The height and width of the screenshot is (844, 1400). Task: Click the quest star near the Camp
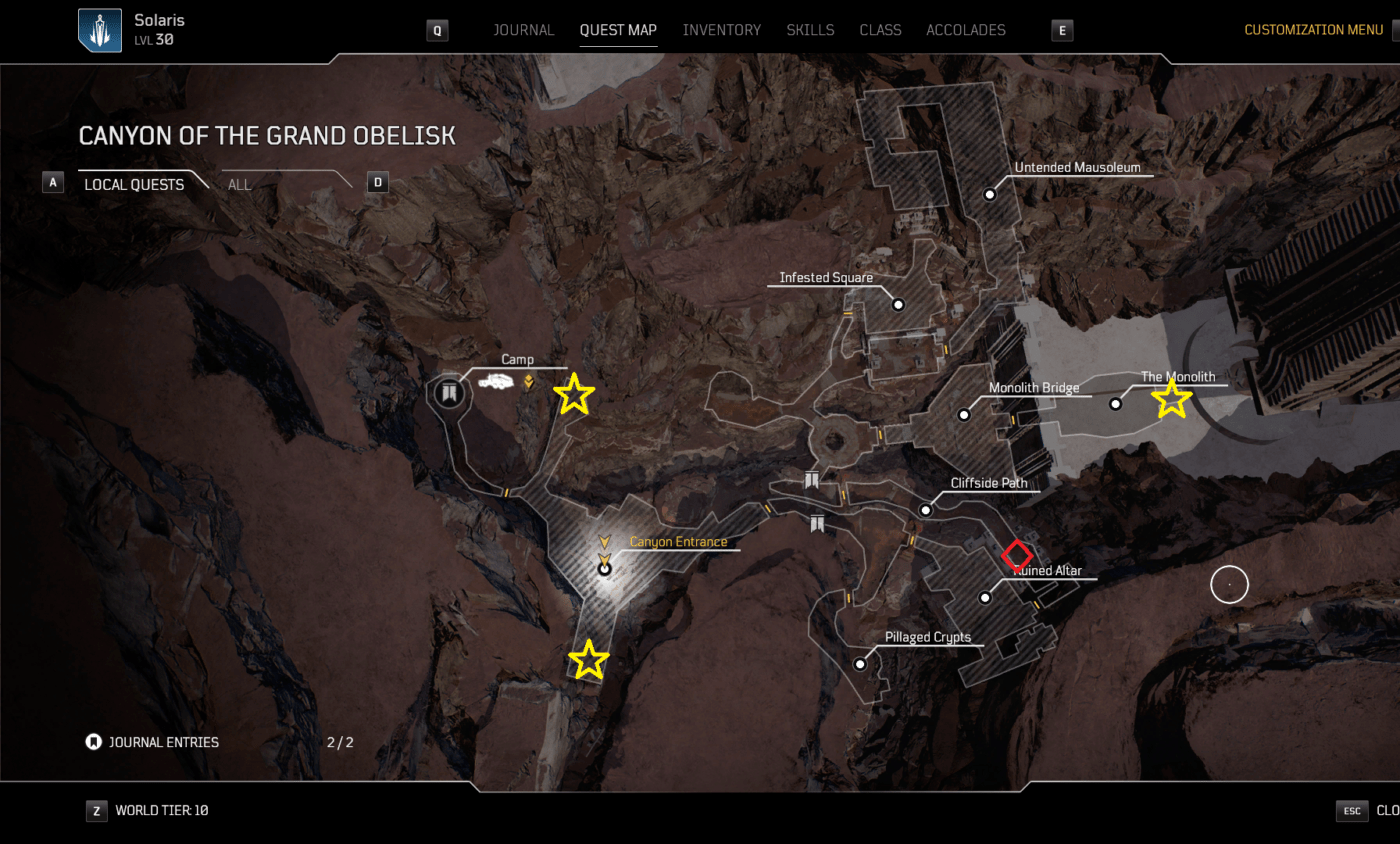(x=574, y=393)
